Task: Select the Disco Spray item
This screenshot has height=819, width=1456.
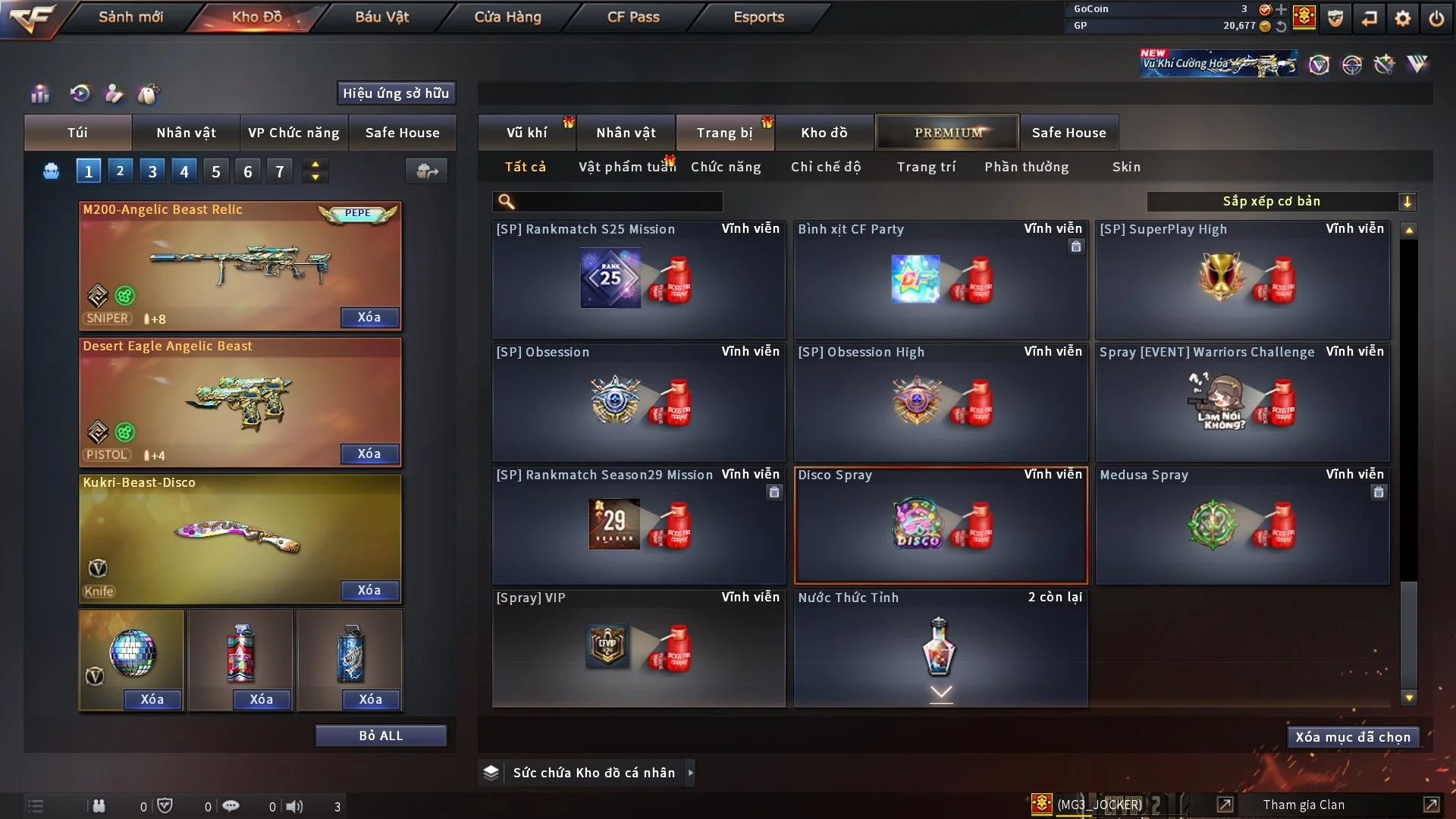Action: [940, 525]
